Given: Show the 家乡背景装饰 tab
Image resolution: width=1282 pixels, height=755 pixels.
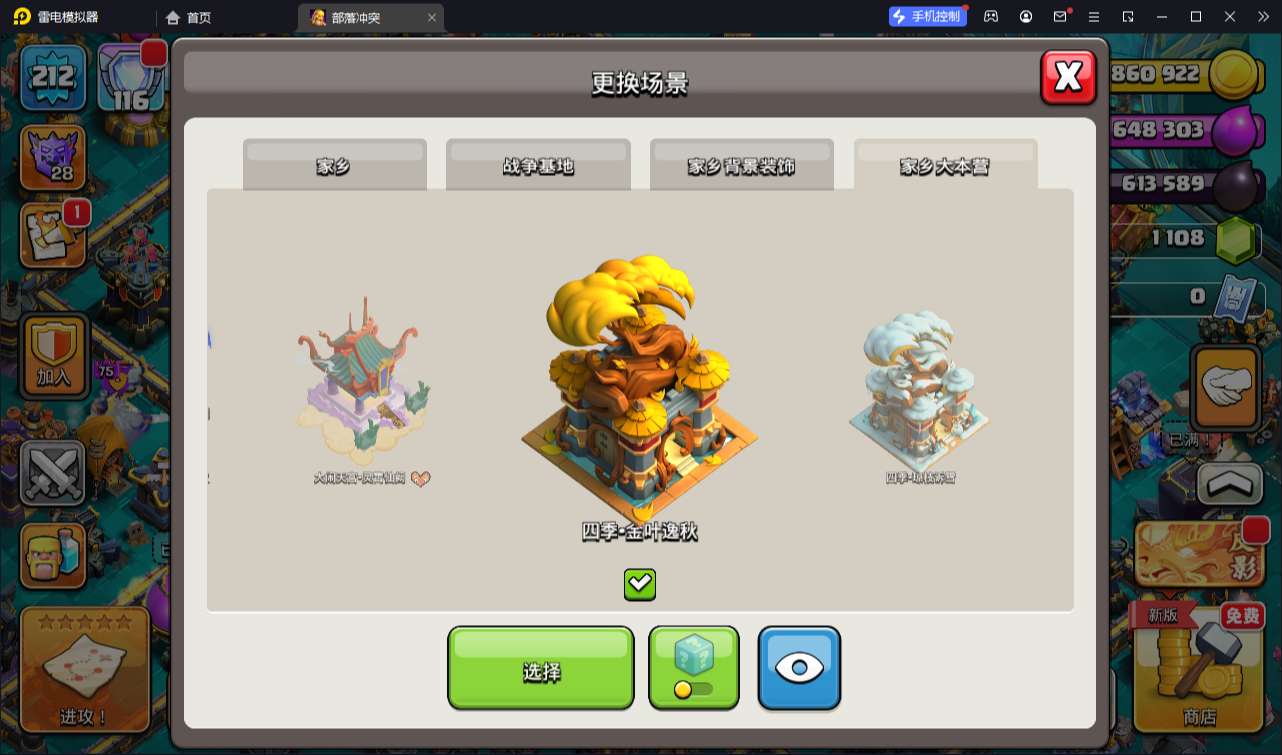Looking at the screenshot, I should 741,165.
